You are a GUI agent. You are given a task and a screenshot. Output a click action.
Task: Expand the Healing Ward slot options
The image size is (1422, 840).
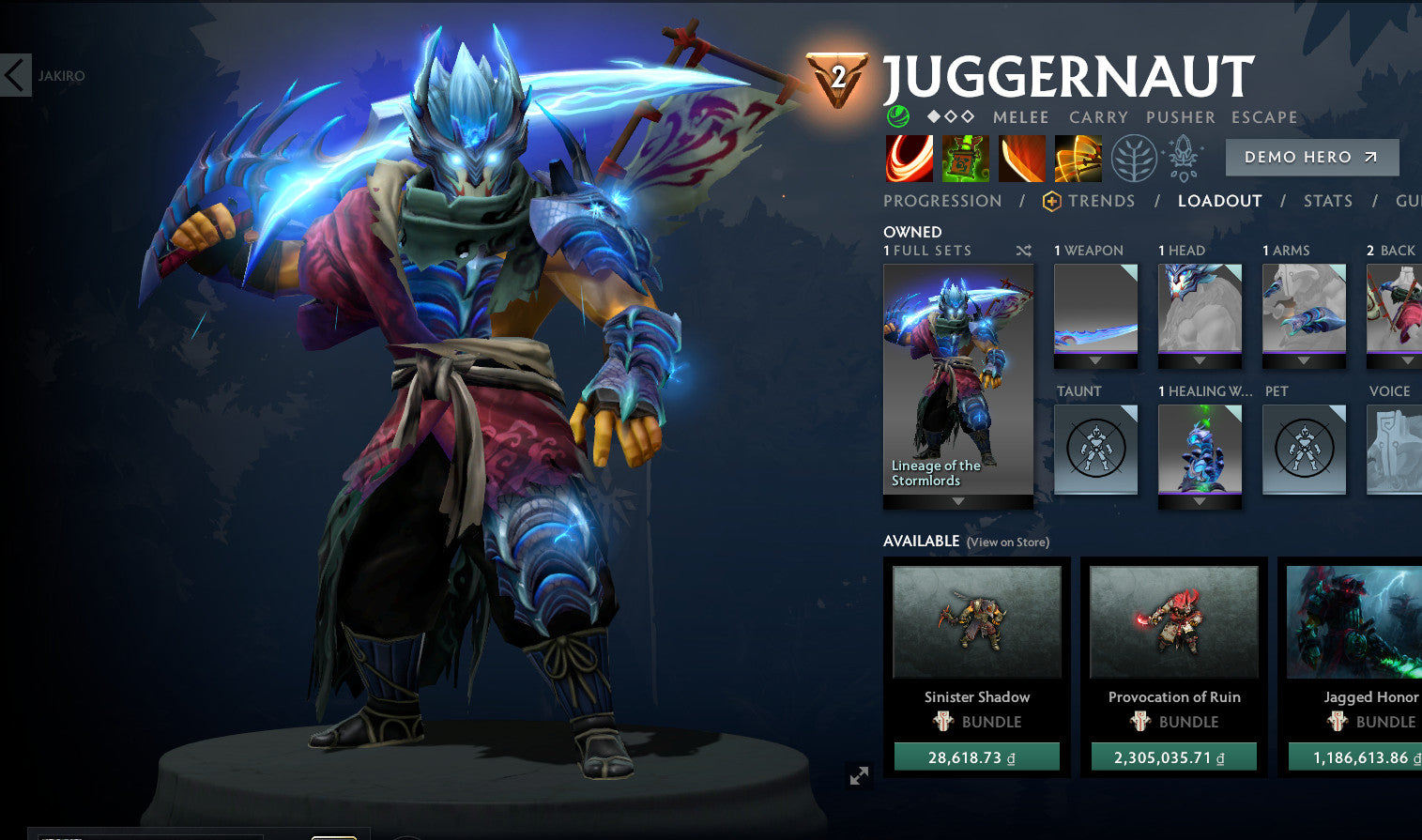tap(1200, 503)
